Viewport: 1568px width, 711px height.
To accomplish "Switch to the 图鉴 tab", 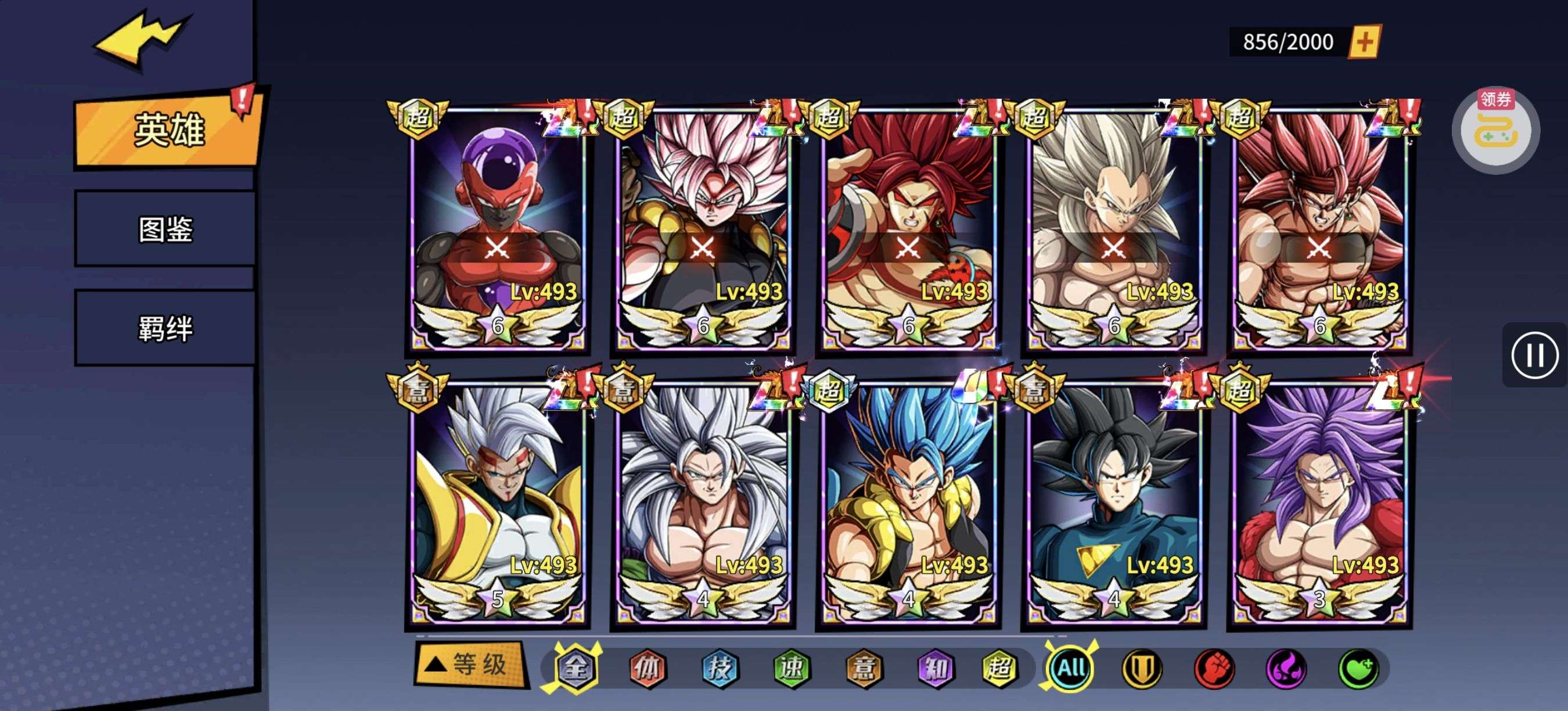I will point(165,229).
